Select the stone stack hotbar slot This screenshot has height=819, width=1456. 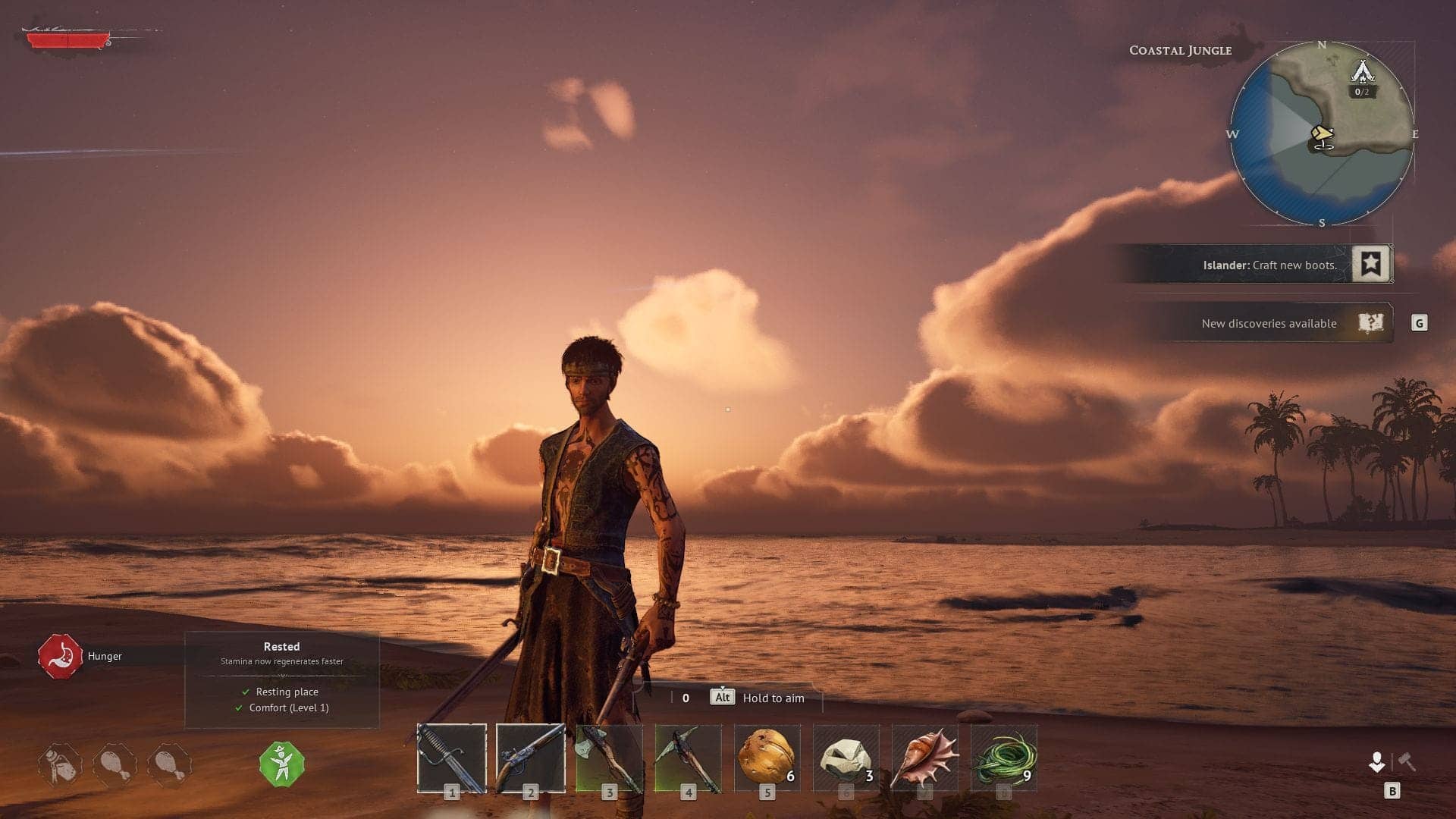846,758
